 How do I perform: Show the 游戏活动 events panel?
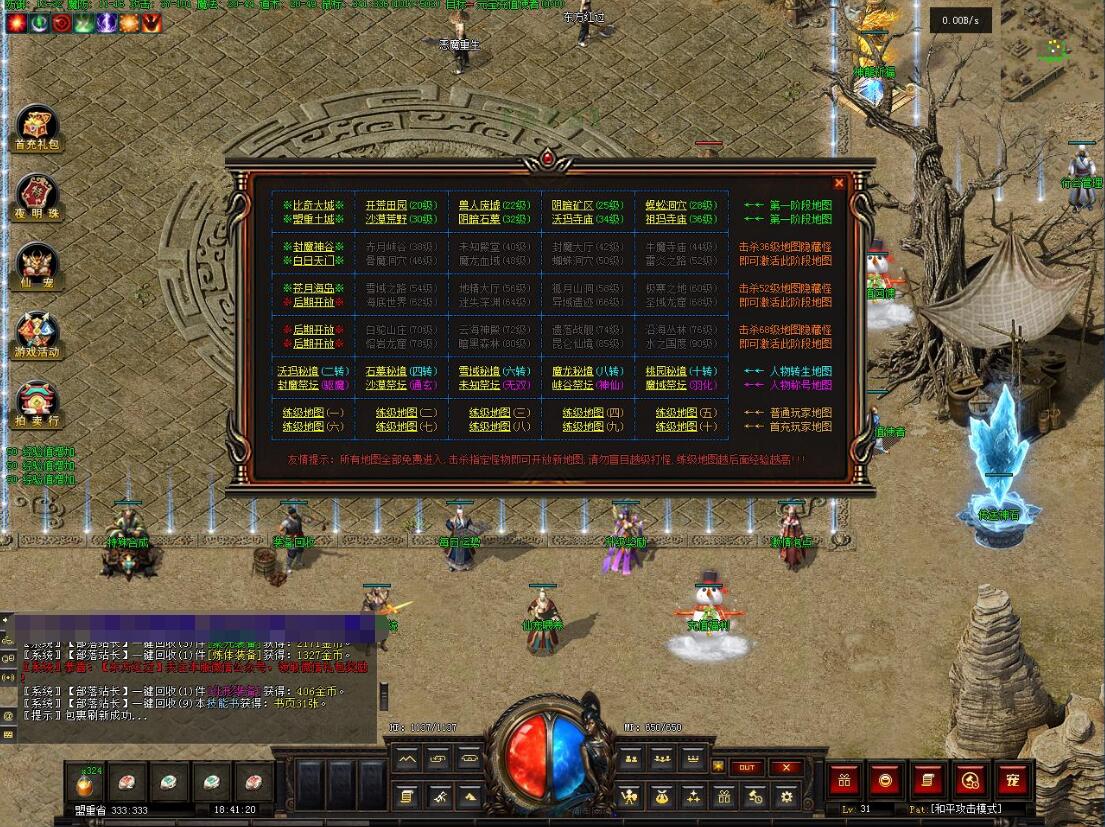click(37, 335)
